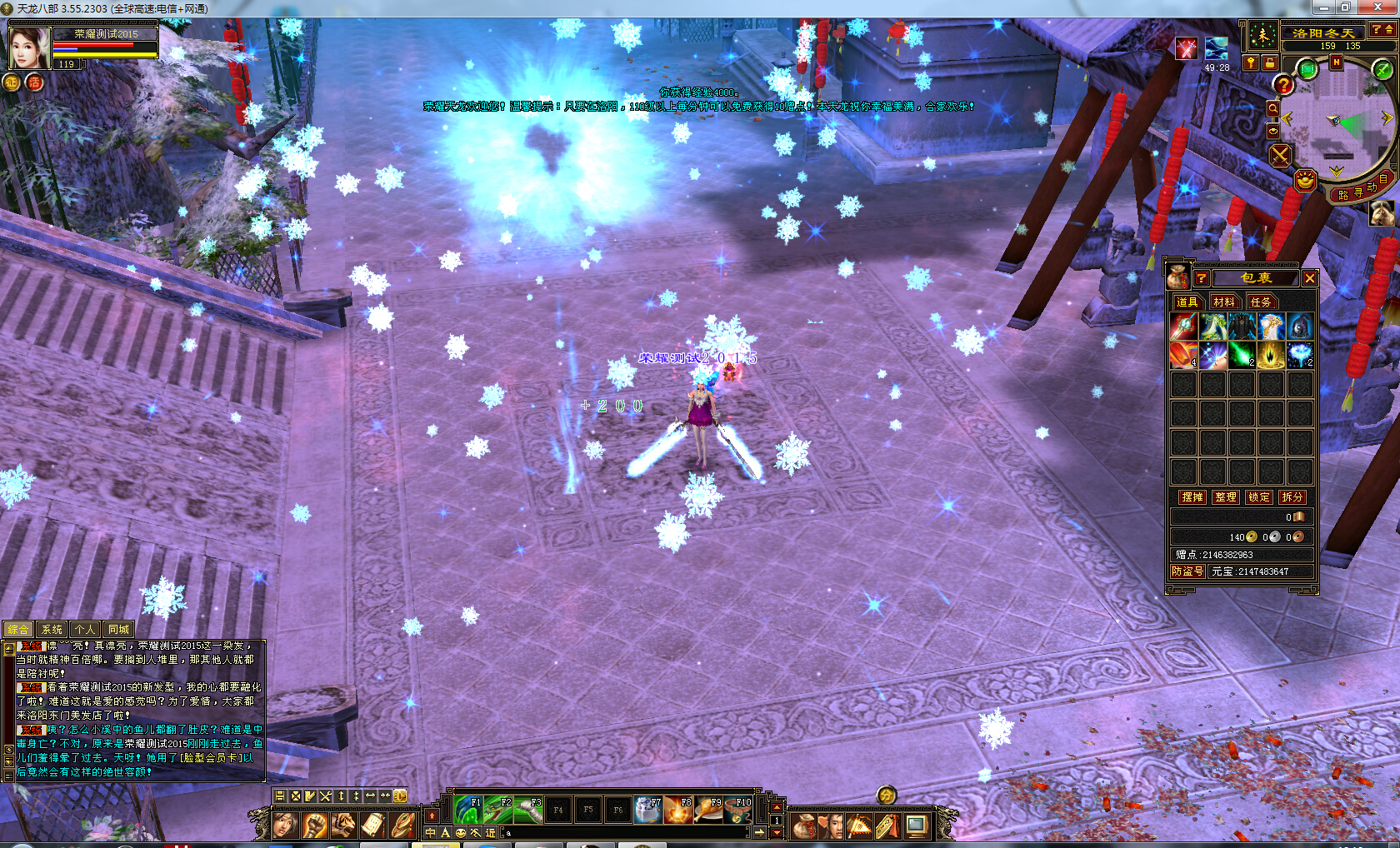The width and height of the screenshot is (1400, 848).
Task: Close the 包裹 inventory panel
Action: pos(1309,278)
